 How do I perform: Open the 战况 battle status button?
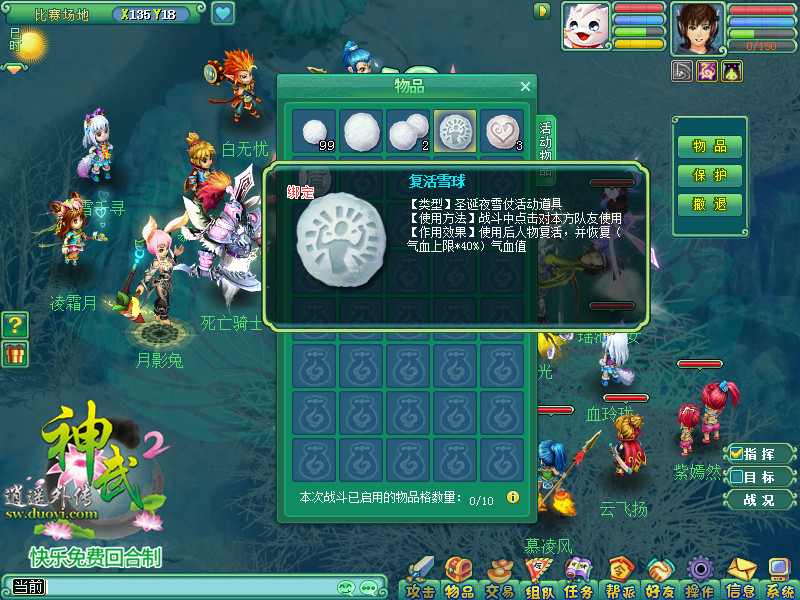(x=759, y=500)
